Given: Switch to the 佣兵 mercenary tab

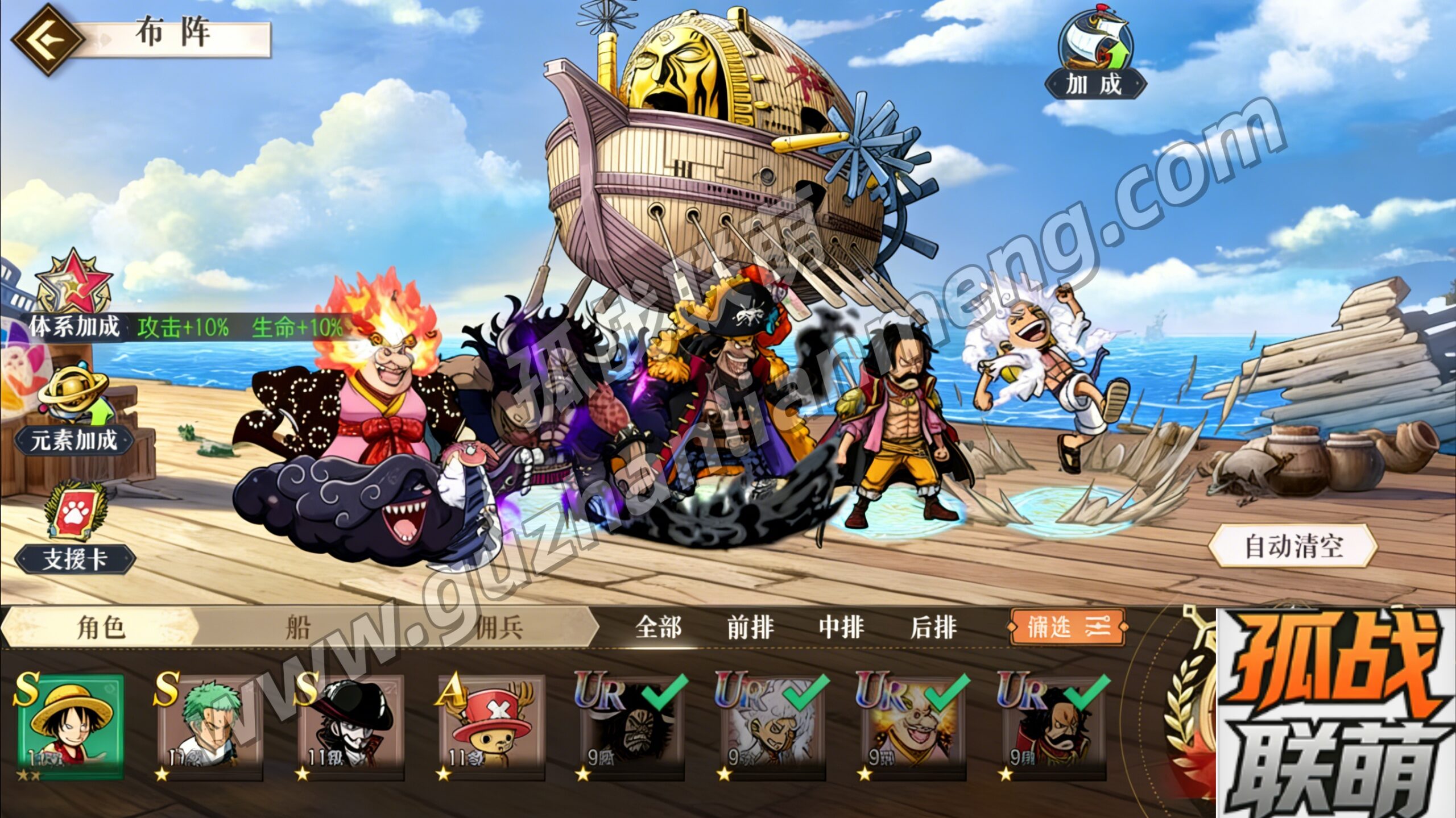Looking at the screenshot, I should (x=498, y=628).
